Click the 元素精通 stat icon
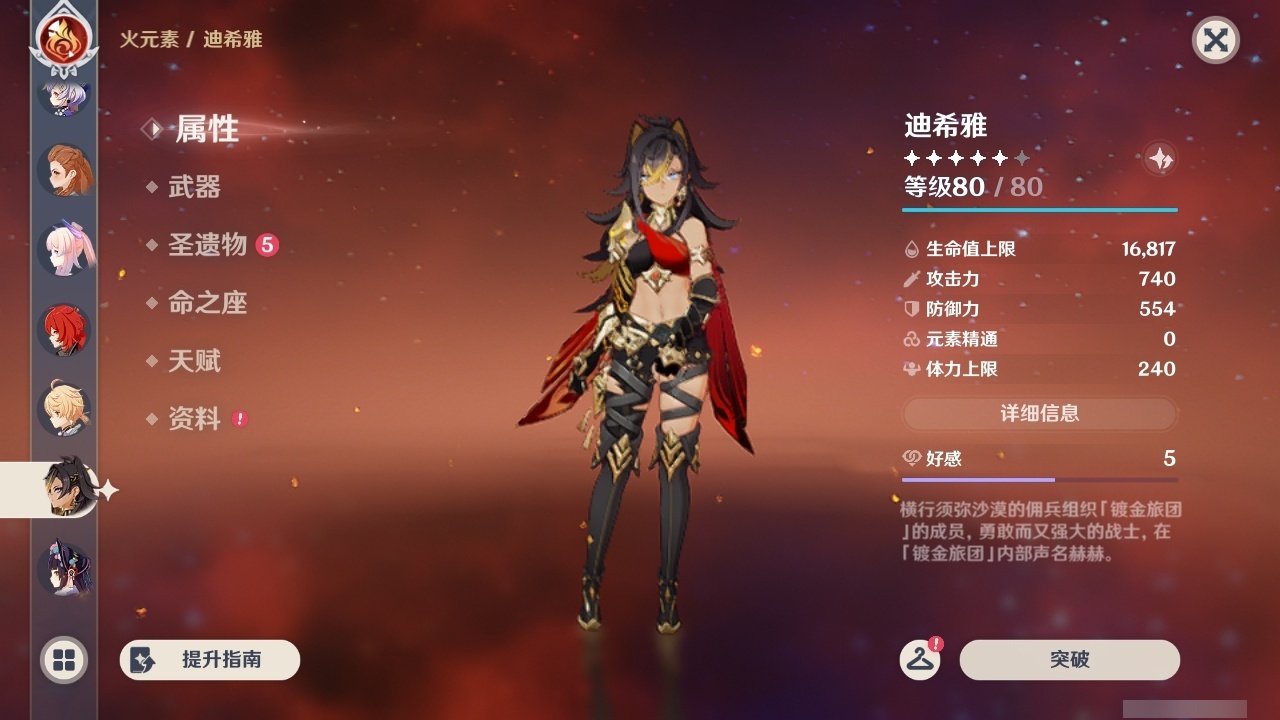This screenshot has height=720, width=1280. click(x=911, y=339)
